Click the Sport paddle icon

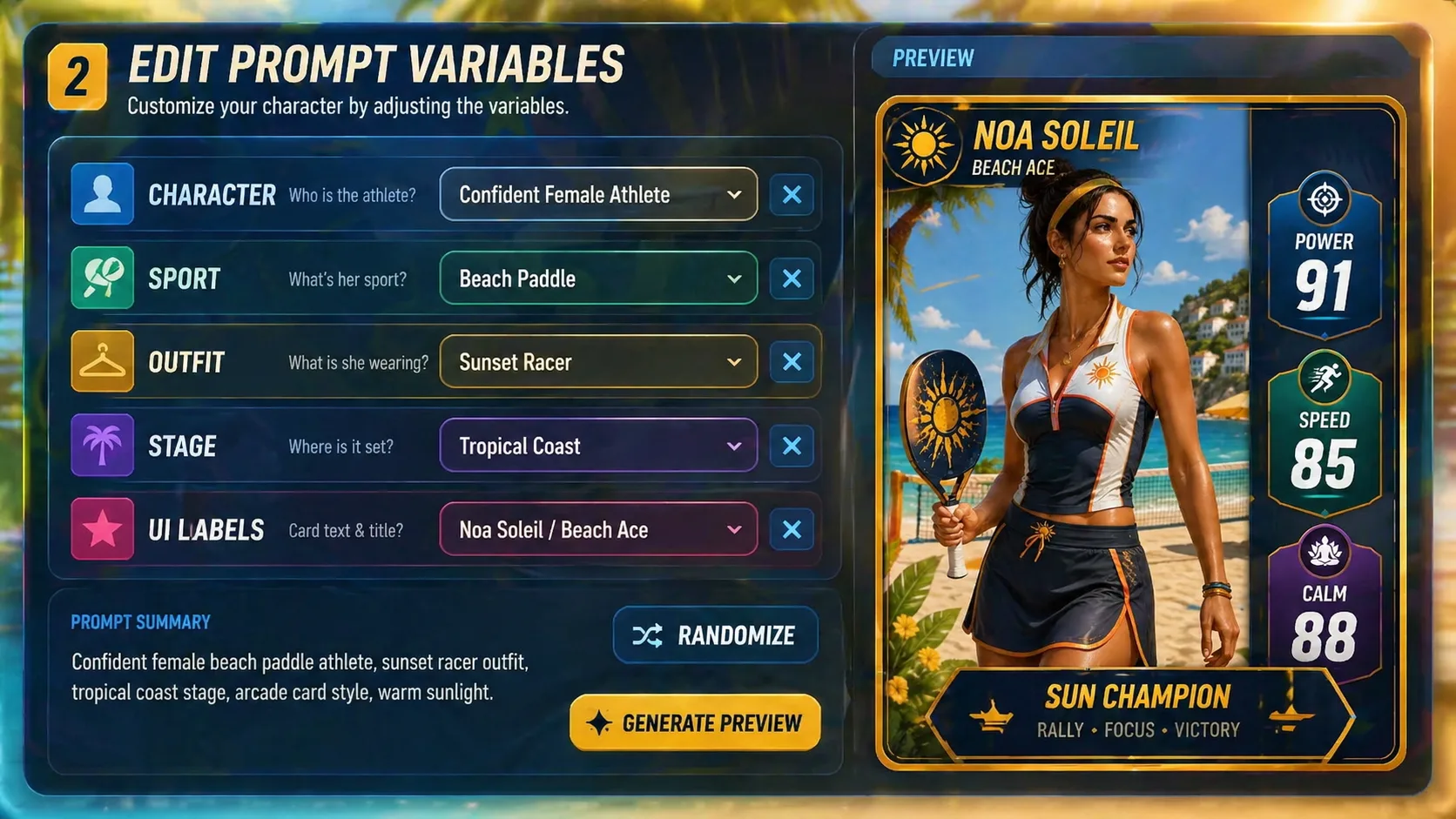click(x=102, y=279)
